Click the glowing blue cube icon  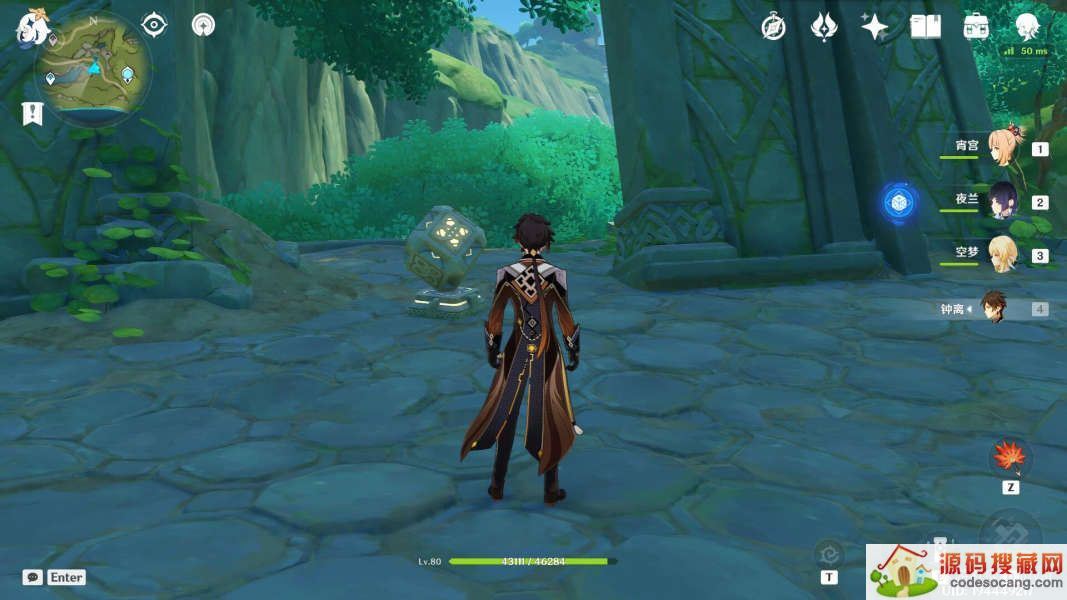click(900, 202)
